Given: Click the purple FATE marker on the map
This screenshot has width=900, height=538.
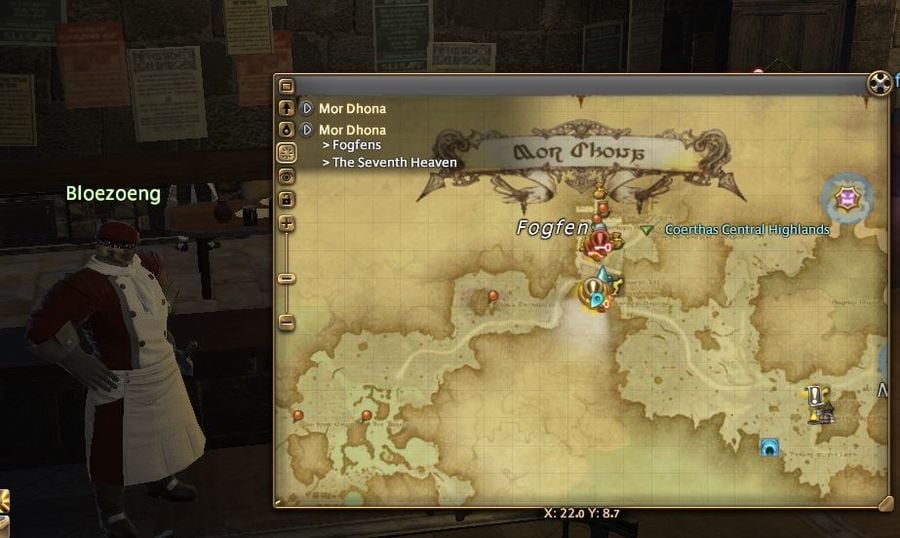Looking at the screenshot, I should click(847, 199).
